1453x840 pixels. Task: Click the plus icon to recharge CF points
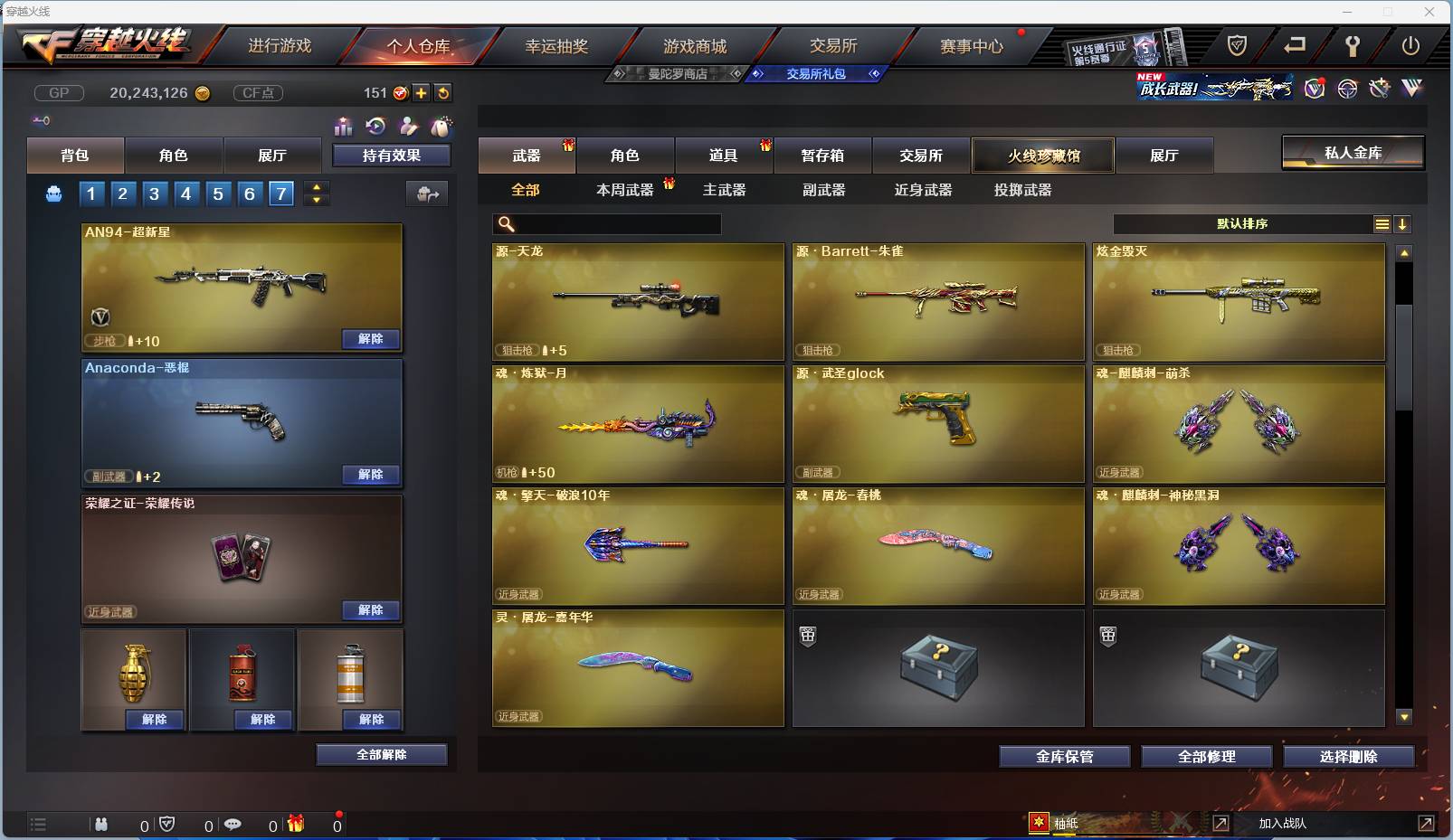click(x=421, y=93)
